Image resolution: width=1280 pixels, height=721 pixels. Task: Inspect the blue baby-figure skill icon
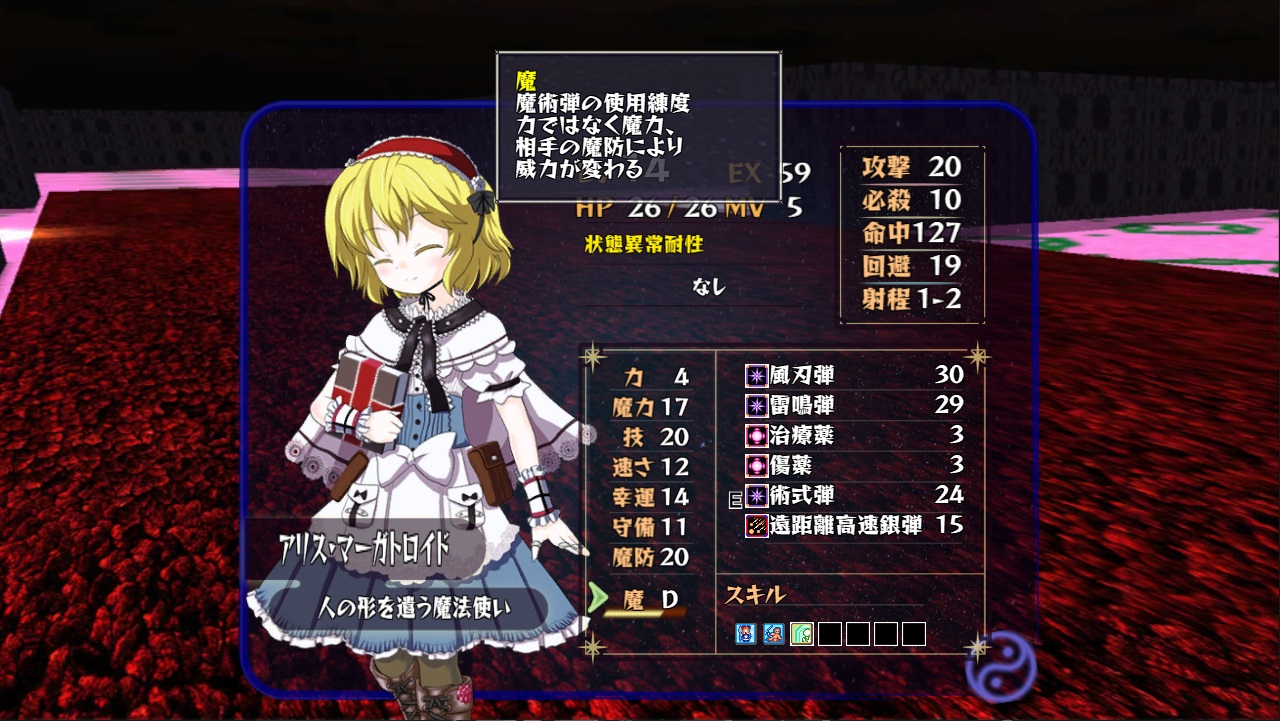click(773, 634)
